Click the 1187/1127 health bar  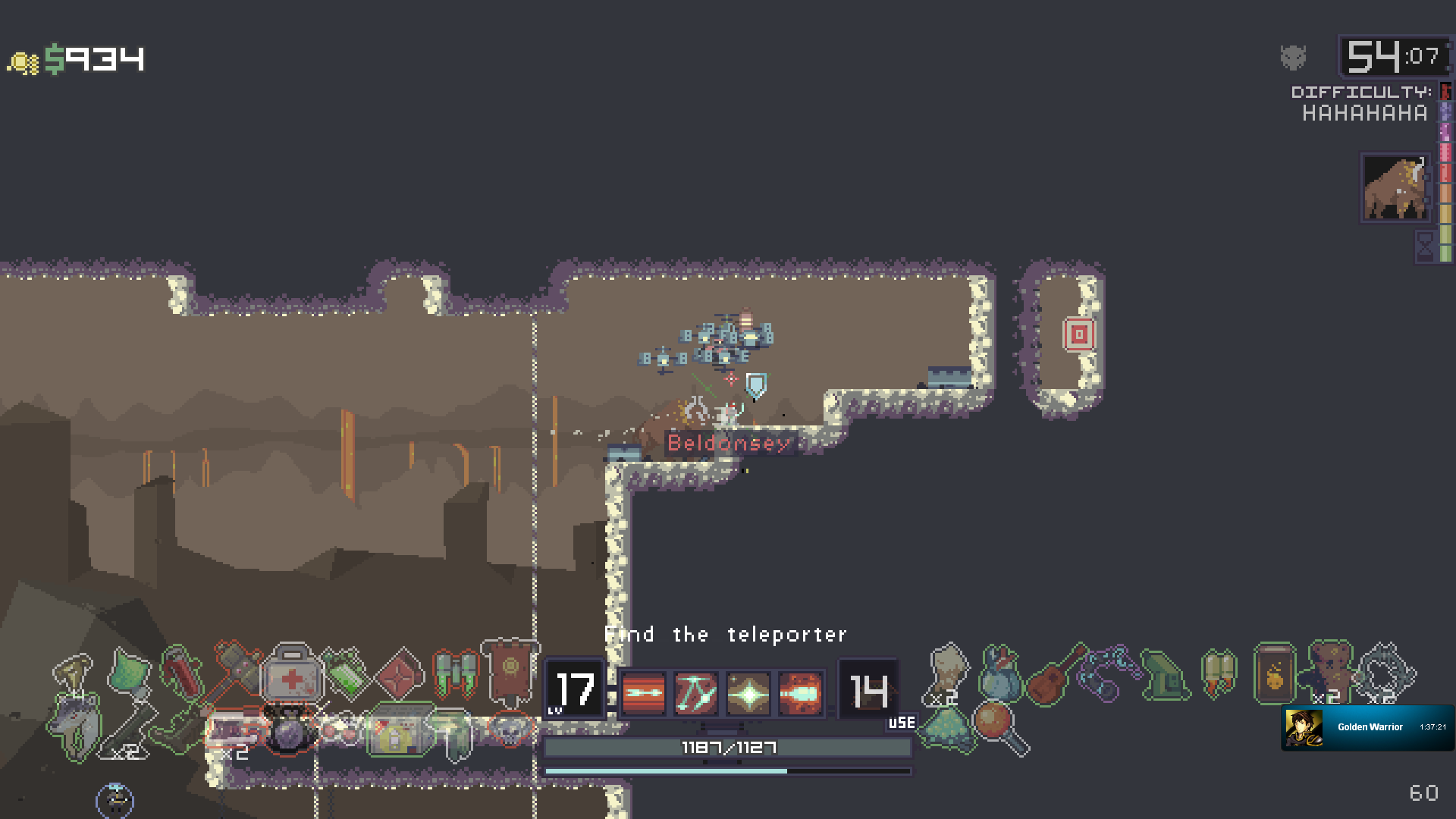pyautogui.click(x=727, y=747)
